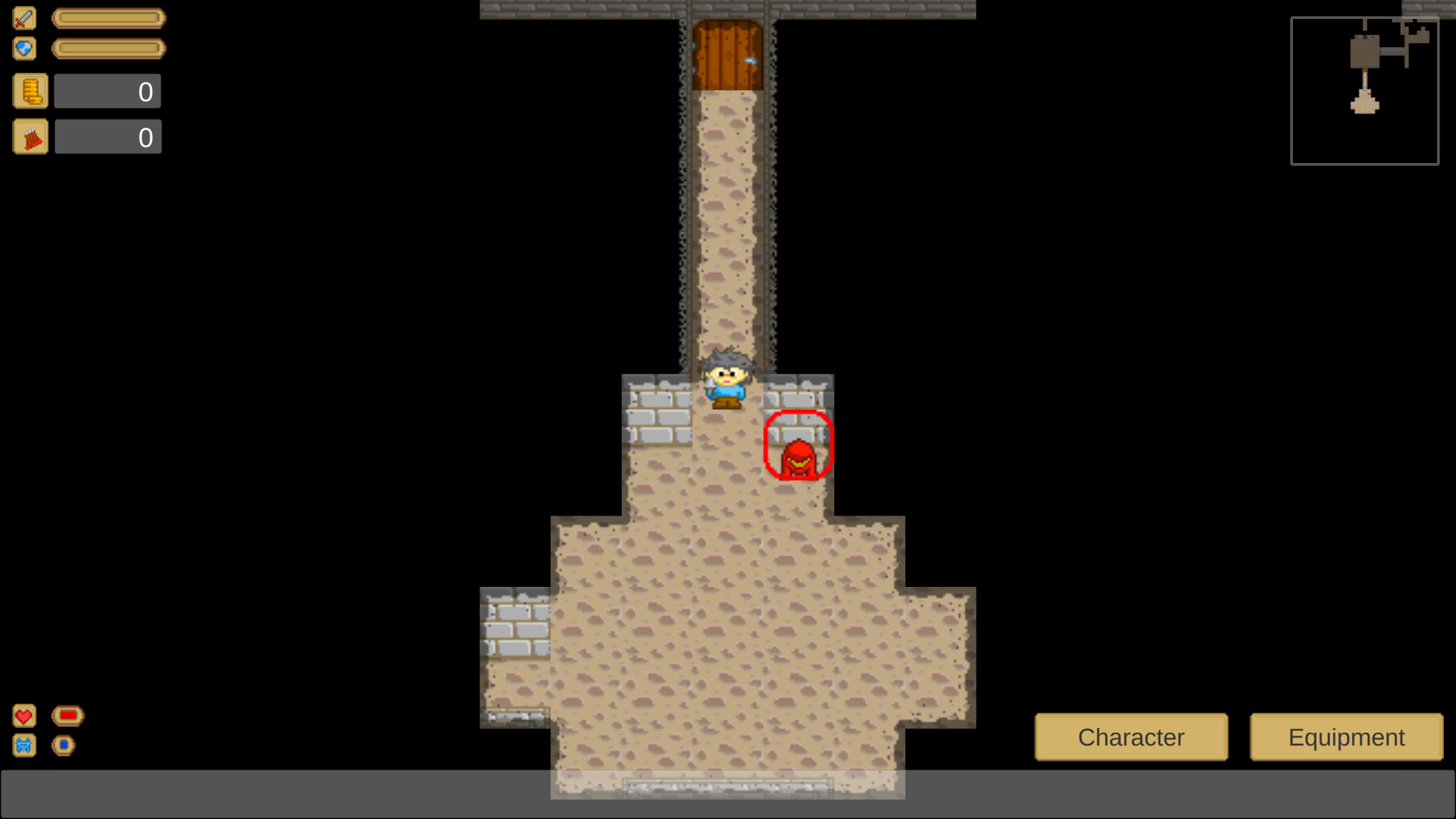
Task: Click the blue mana potion indicator
Action: 64,745
